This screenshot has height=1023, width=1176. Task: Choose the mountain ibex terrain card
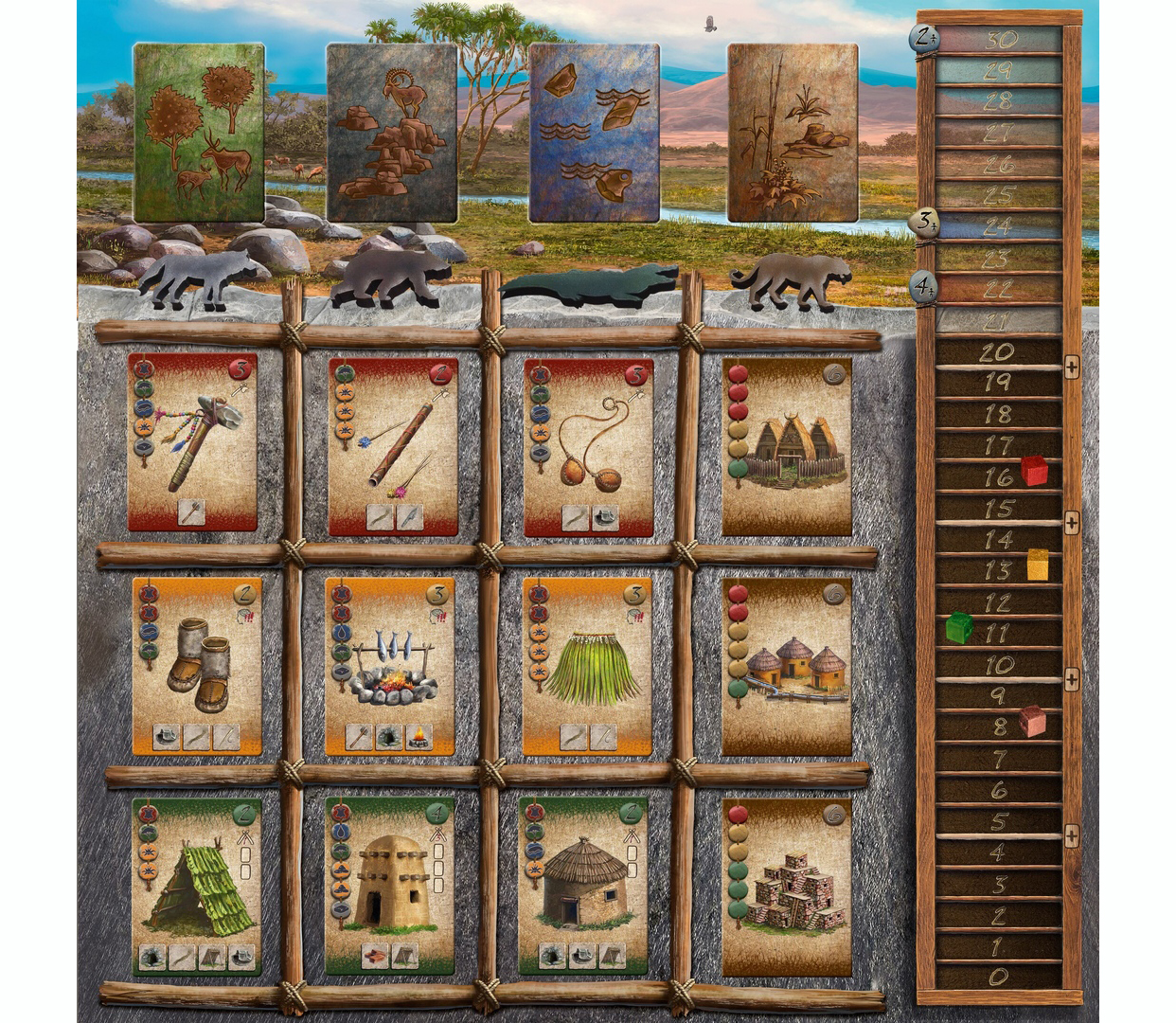point(392,133)
